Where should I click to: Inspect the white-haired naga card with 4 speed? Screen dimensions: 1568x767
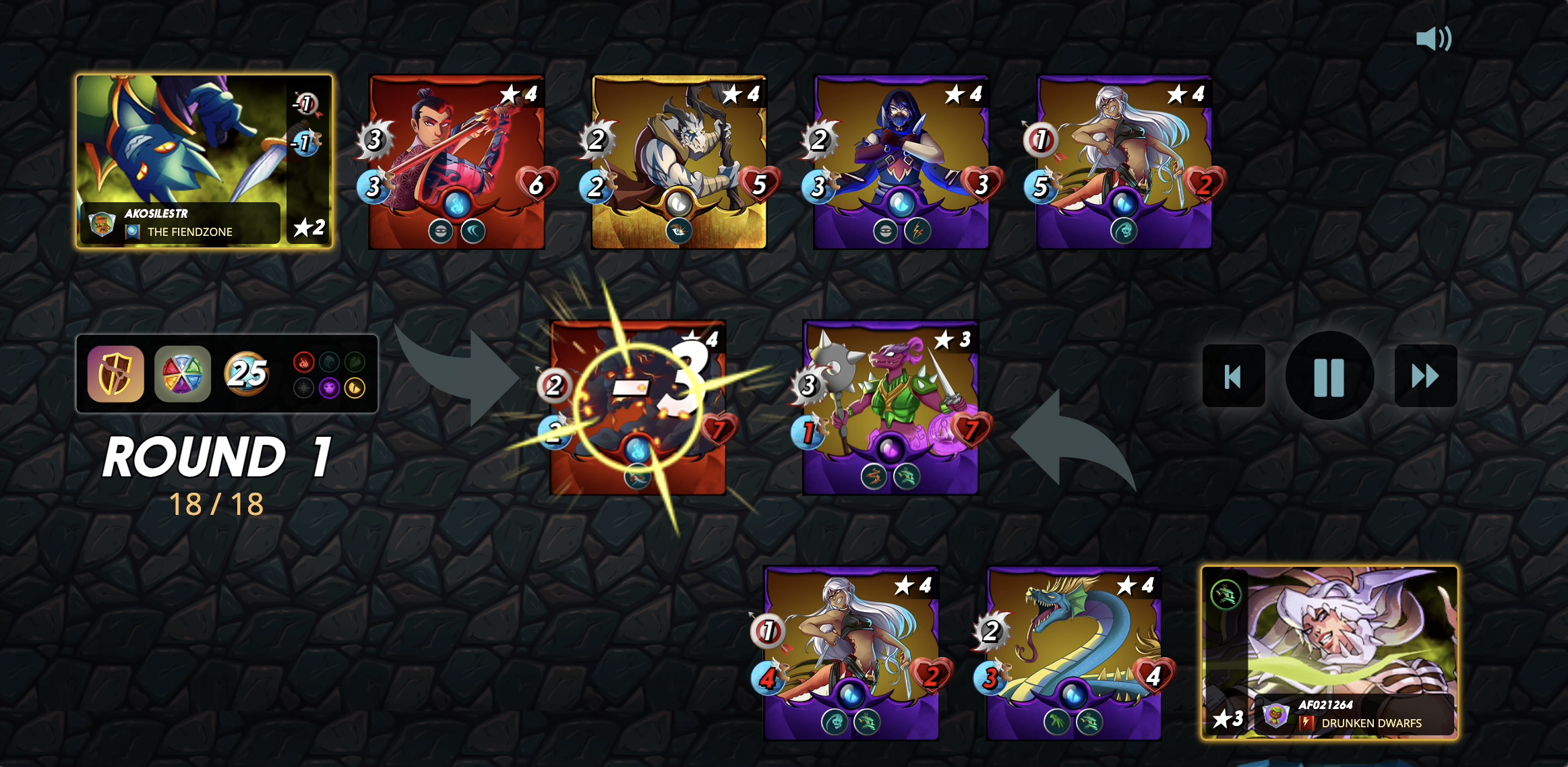pyautogui.click(x=851, y=652)
